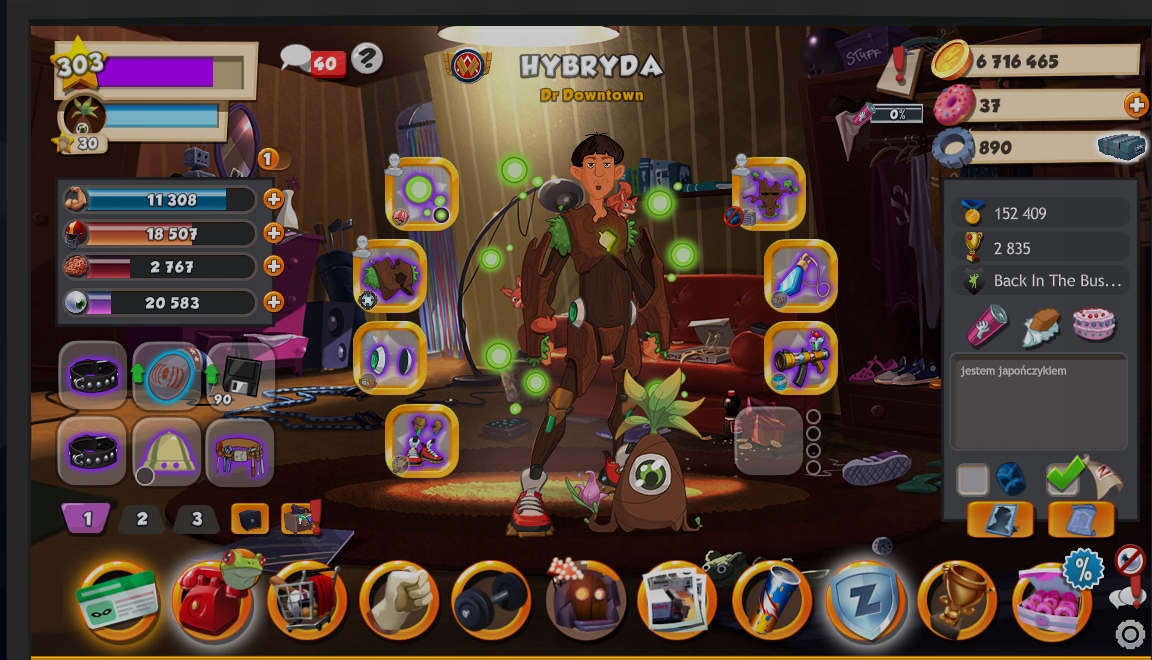The image size is (1152, 660).
Task: Open the dumbbell training menu
Action: [491, 601]
